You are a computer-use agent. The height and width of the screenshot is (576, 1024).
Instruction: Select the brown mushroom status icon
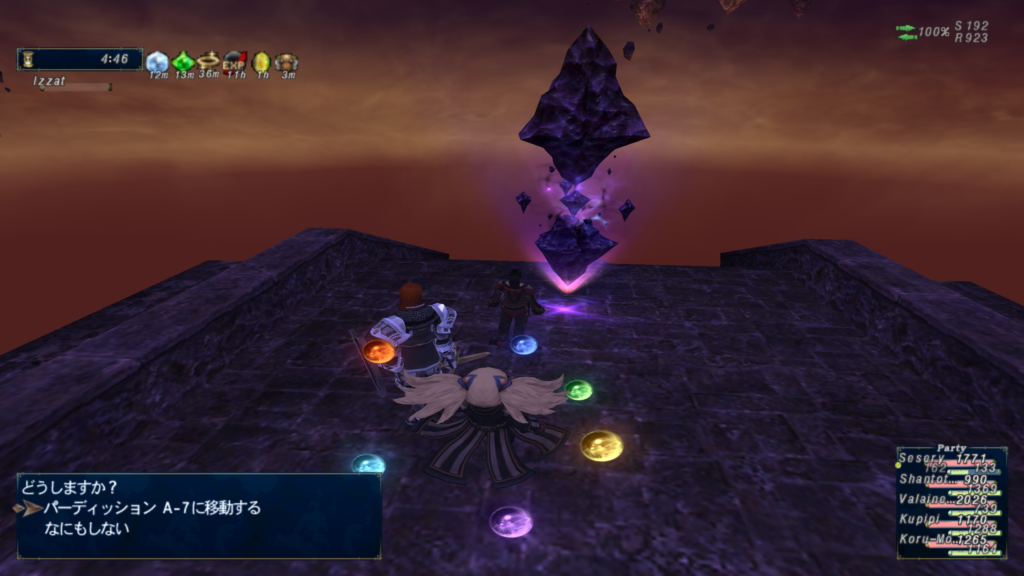(287, 62)
